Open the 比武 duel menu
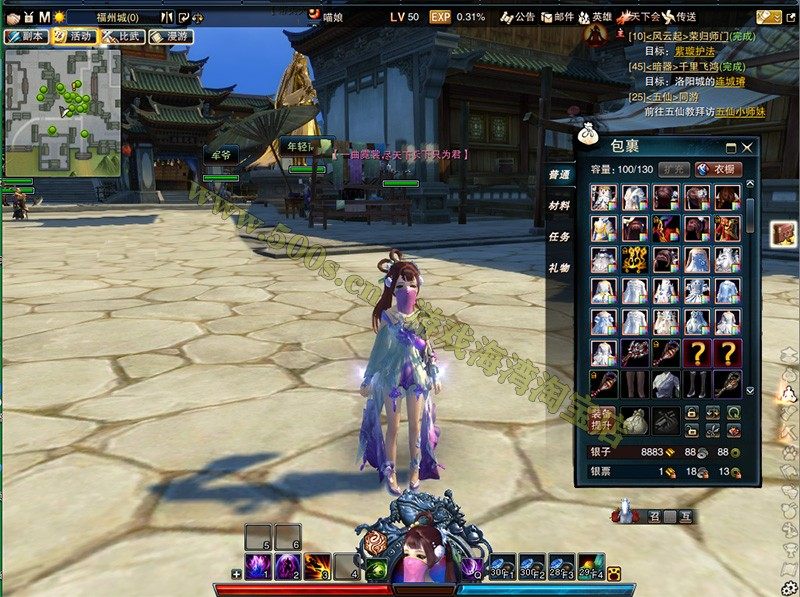 [122, 36]
